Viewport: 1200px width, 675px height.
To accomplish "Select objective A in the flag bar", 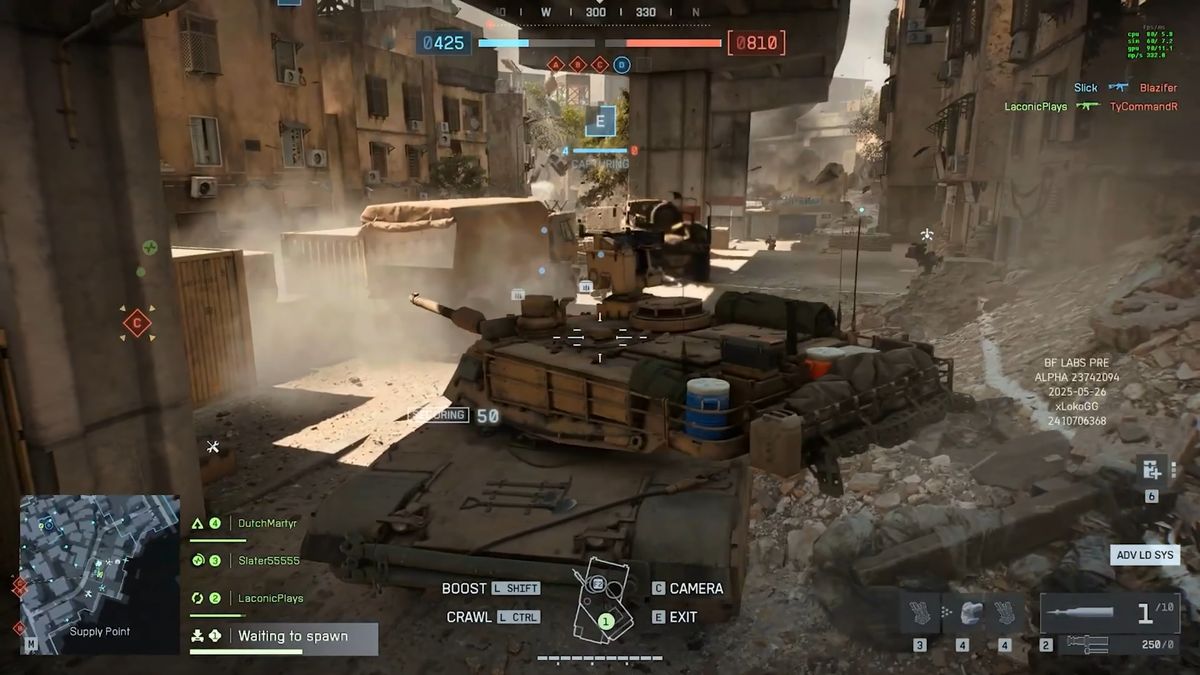I will point(556,65).
